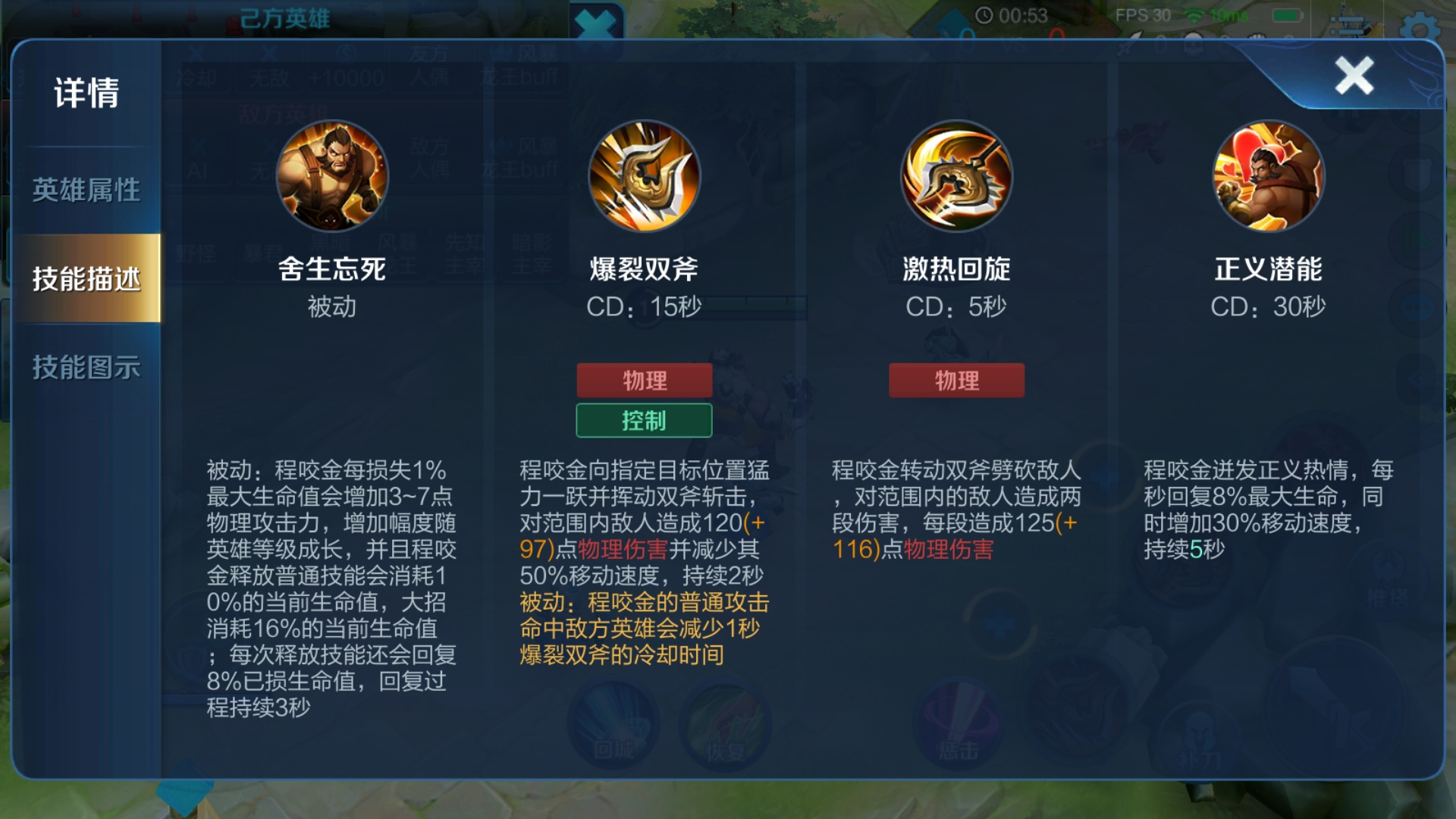The image size is (1456, 819).
Task: Click the 控制 control tag
Action: 645,419
